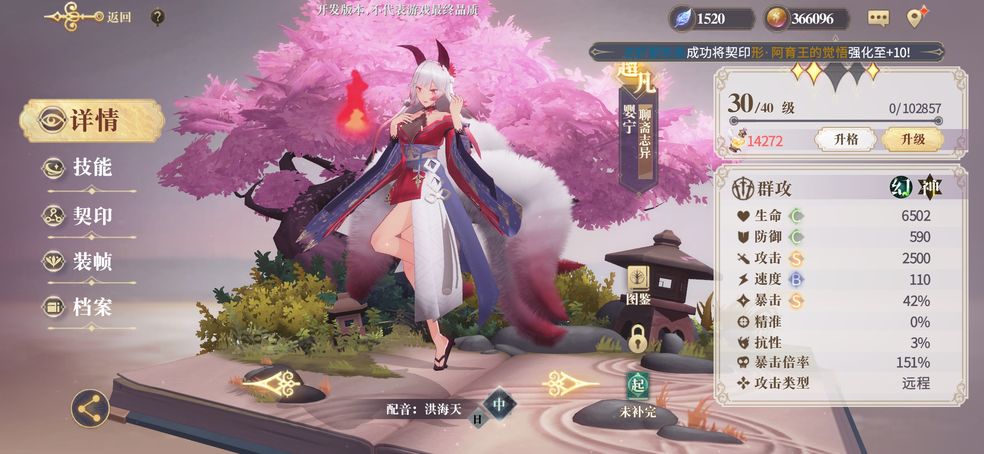The height and width of the screenshot is (454, 984).
Task: Open the 档案 archive tab
Action: (x=90, y=307)
